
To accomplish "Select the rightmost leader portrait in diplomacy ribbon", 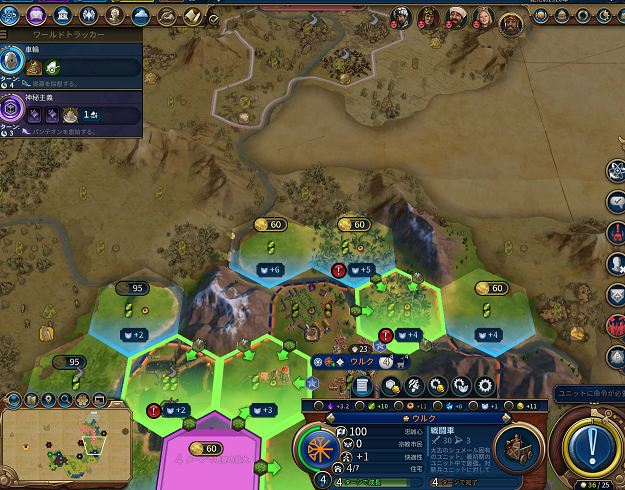I will (512, 20).
